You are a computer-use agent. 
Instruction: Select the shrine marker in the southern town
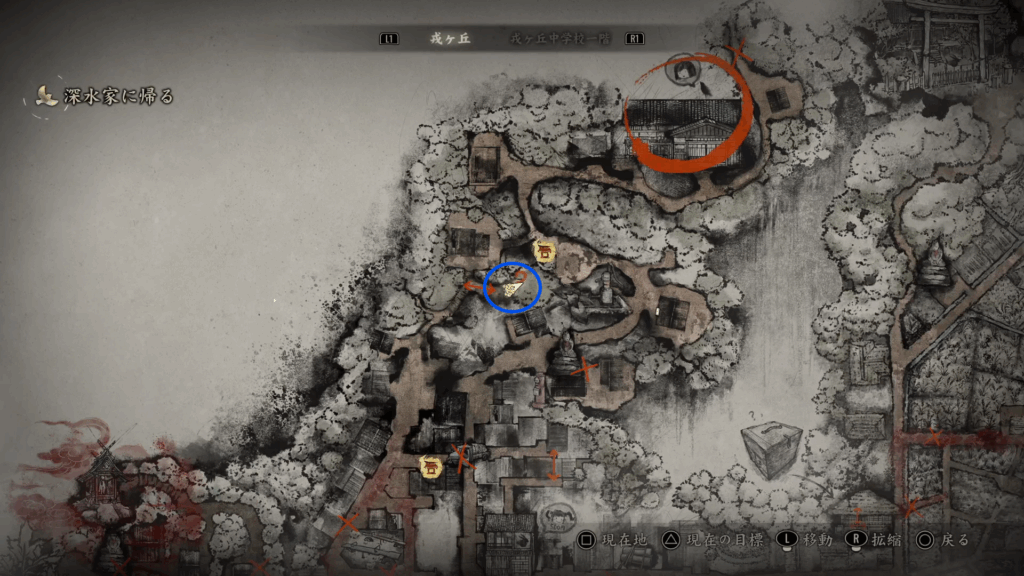point(432,466)
